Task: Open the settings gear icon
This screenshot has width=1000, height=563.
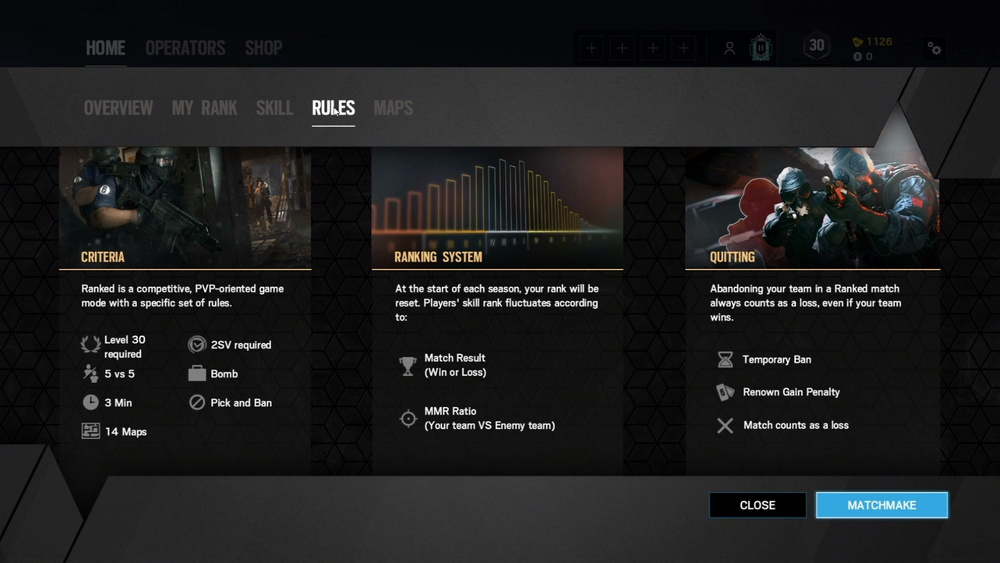Action: click(934, 48)
